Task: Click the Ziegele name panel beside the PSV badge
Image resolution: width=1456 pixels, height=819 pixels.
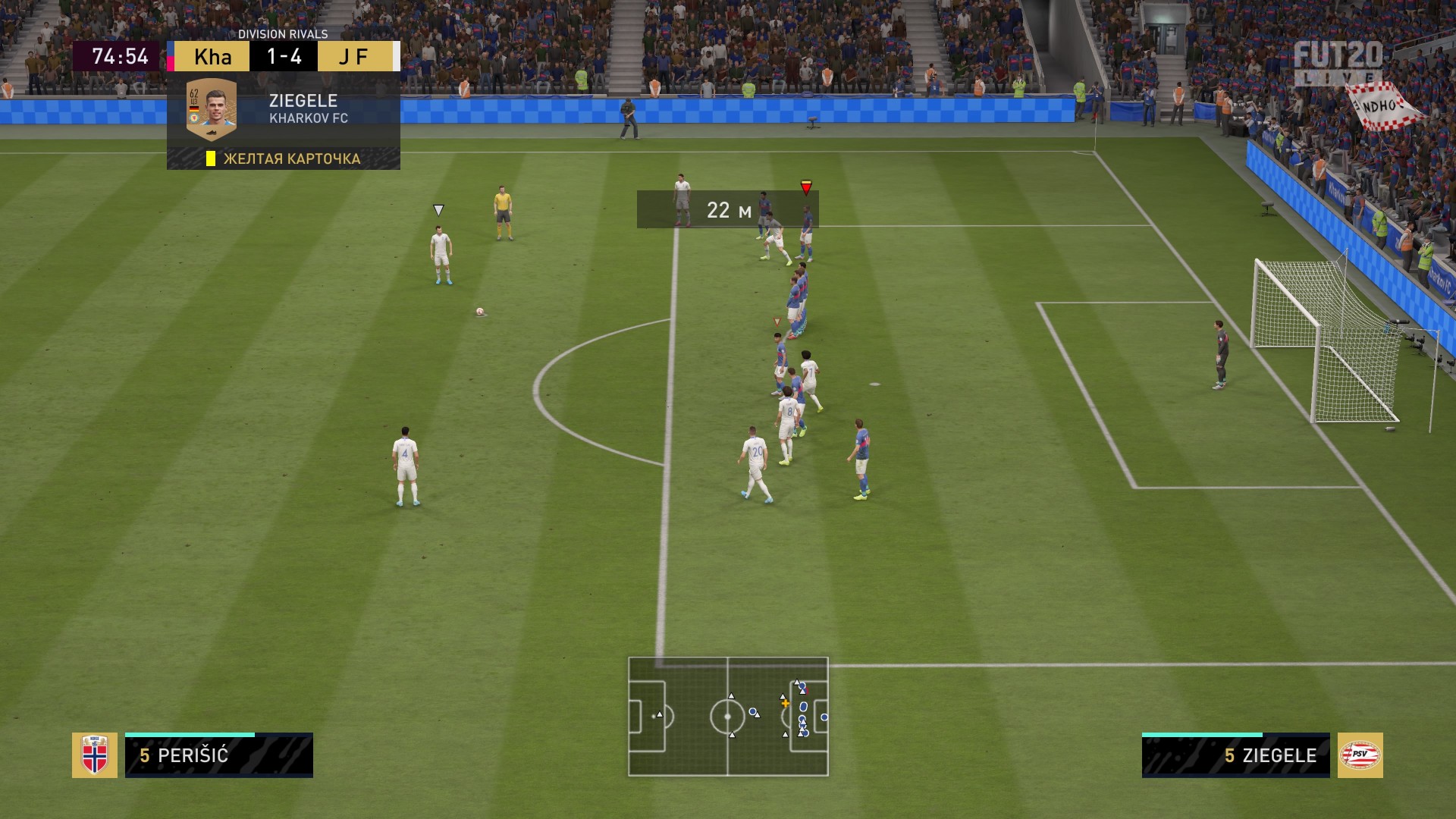Action: pyautogui.click(x=1235, y=755)
